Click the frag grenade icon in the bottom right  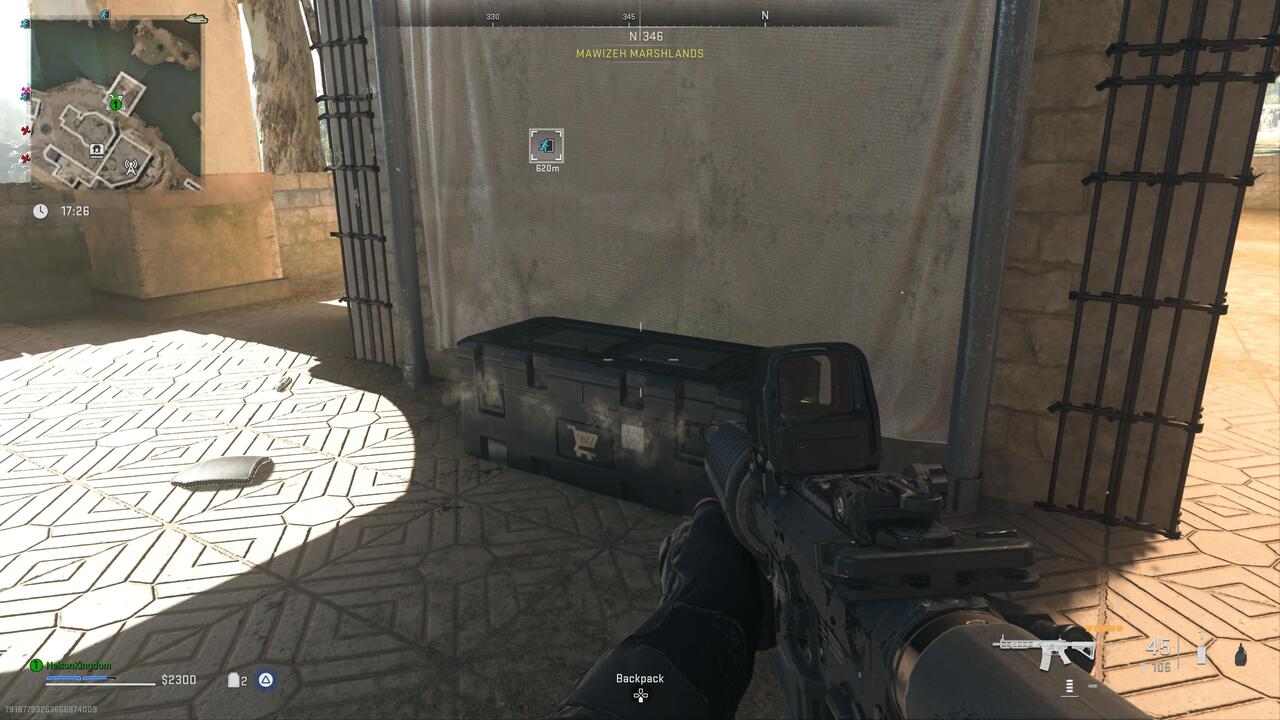coord(1240,655)
